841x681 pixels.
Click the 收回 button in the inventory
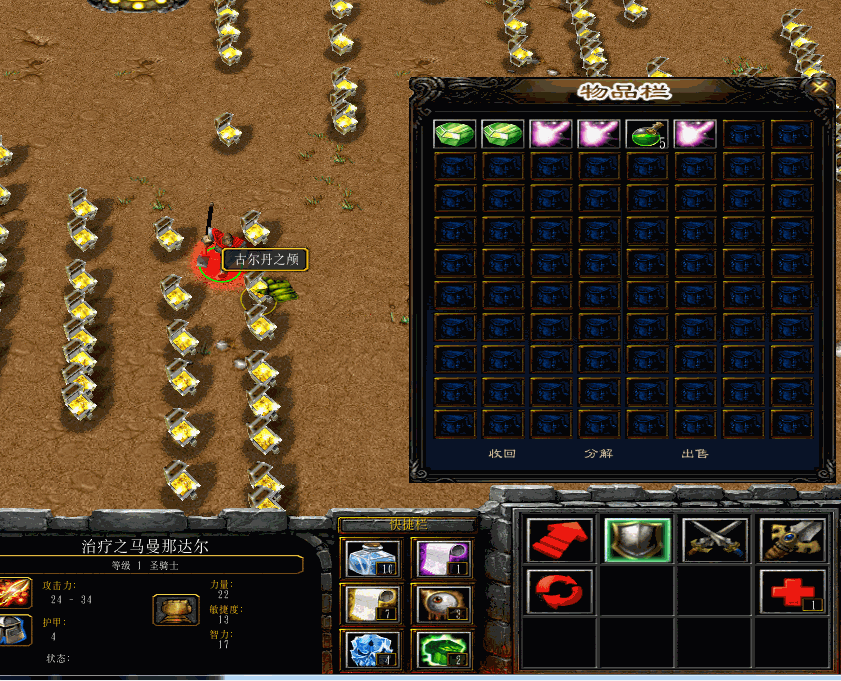(x=501, y=453)
